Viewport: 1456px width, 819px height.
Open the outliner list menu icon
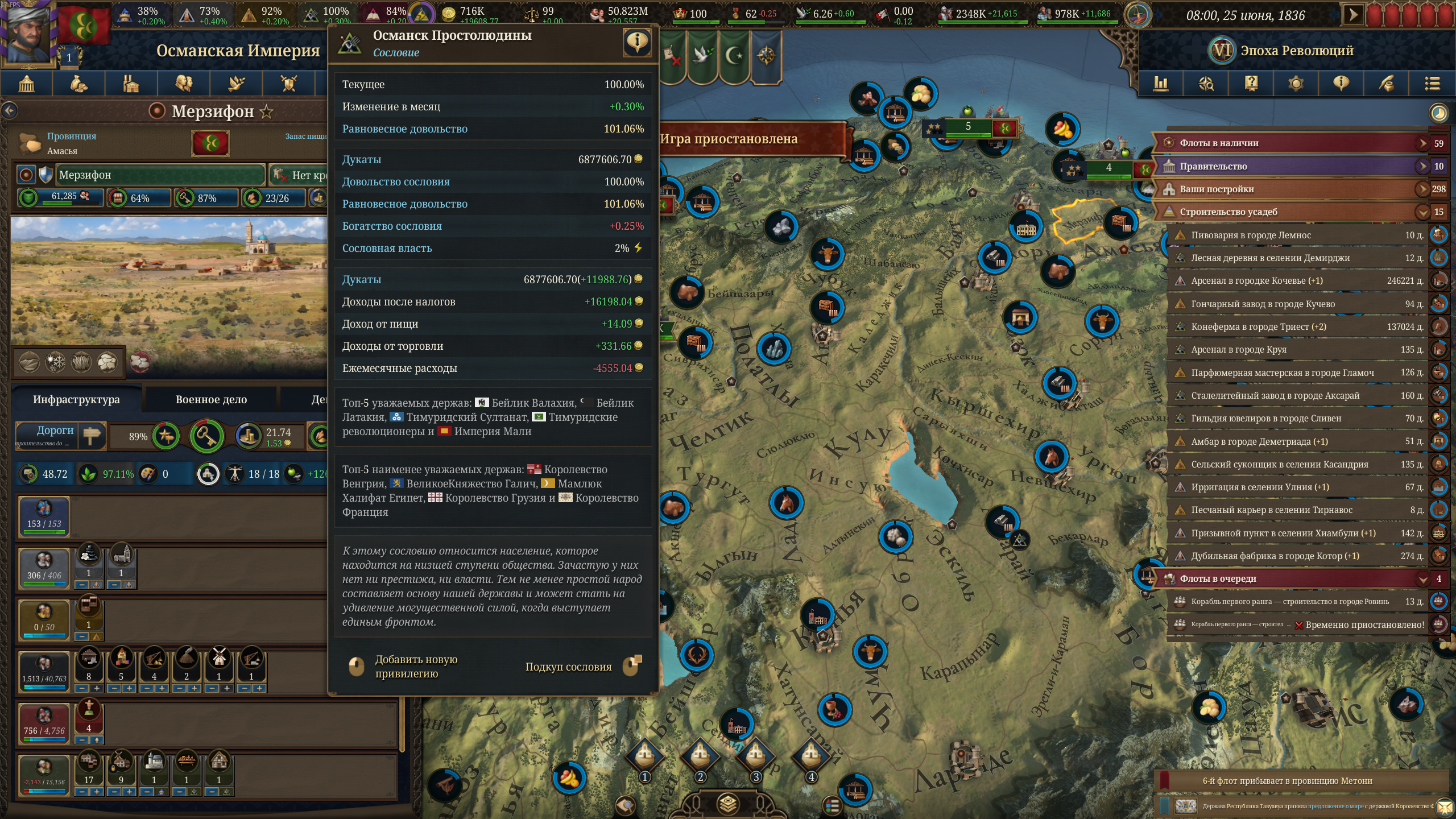click(x=1432, y=84)
